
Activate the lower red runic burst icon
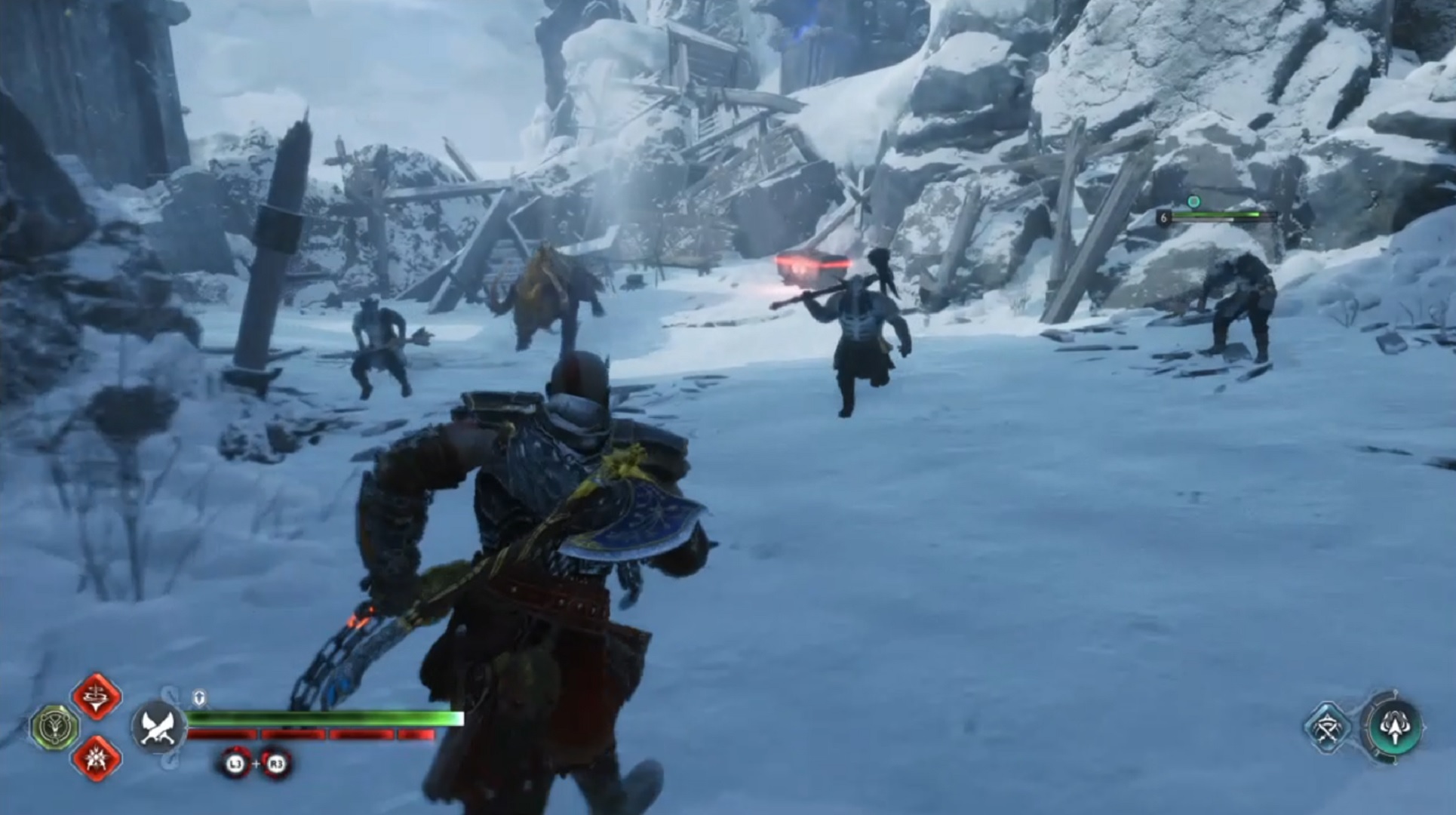click(97, 757)
